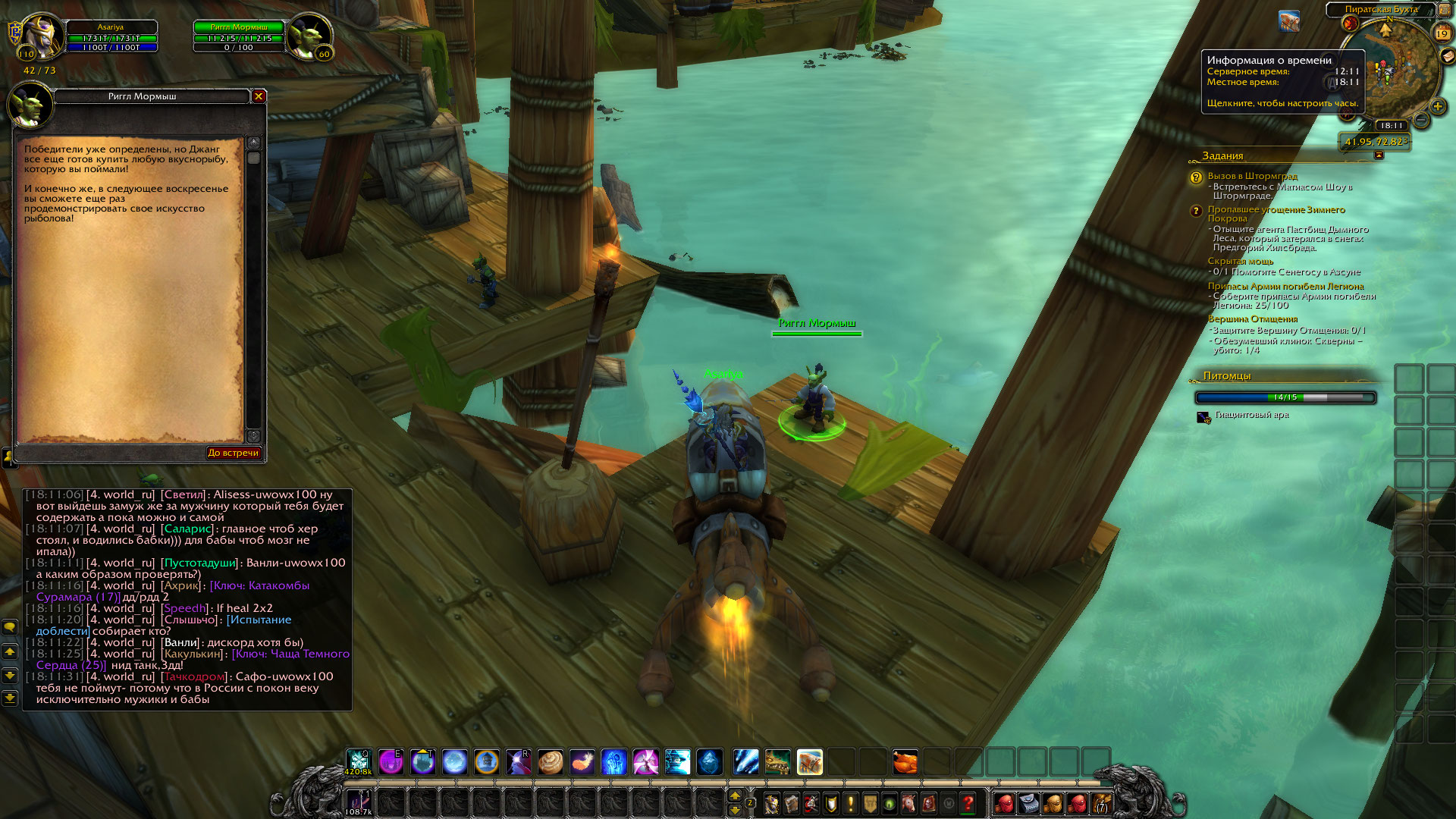This screenshot has width=1456, height=819.
Task: Activate the cinnamon roll item on hotbar
Action: (x=551, y=761)
